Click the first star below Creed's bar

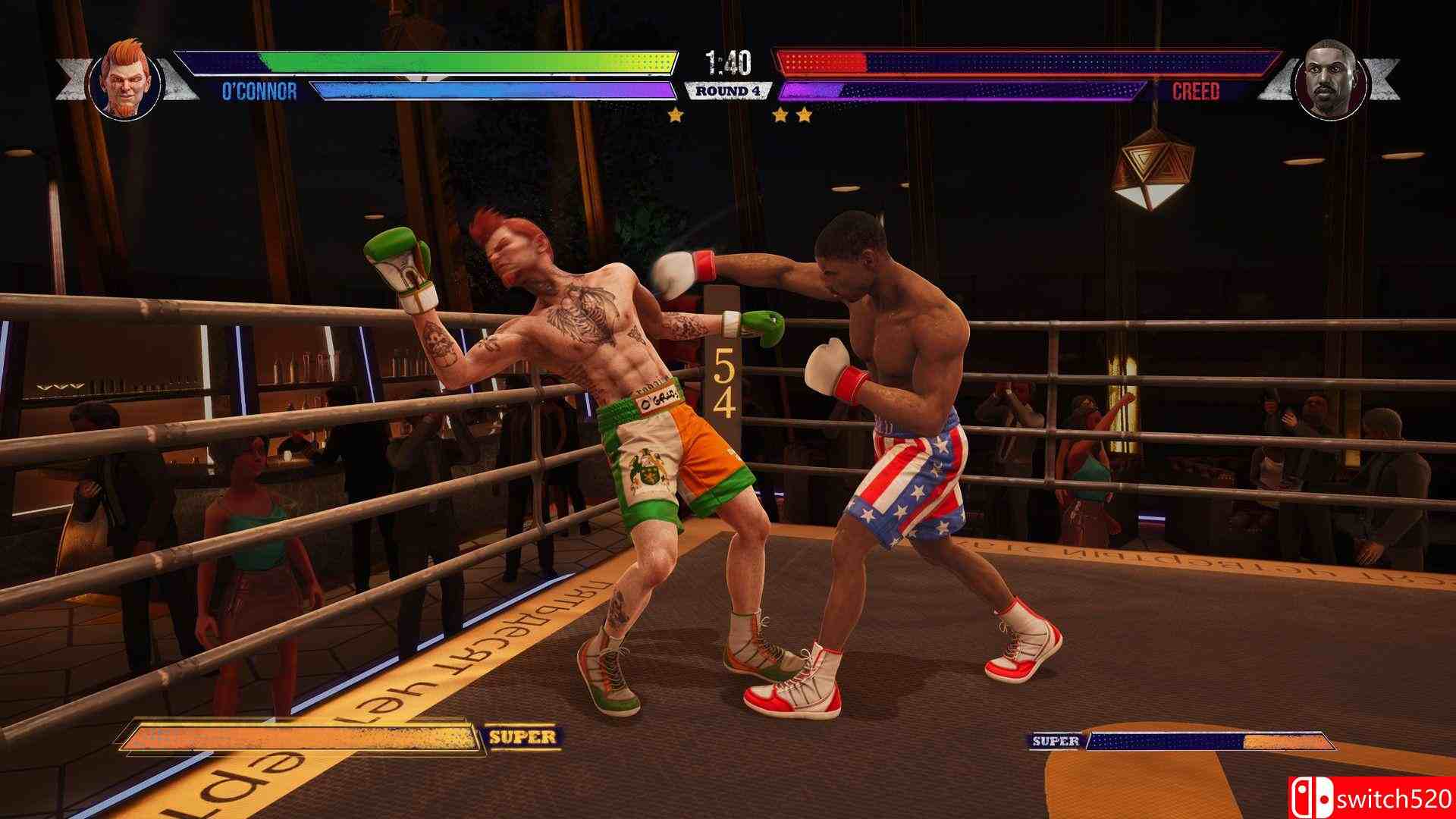[781, 114]
